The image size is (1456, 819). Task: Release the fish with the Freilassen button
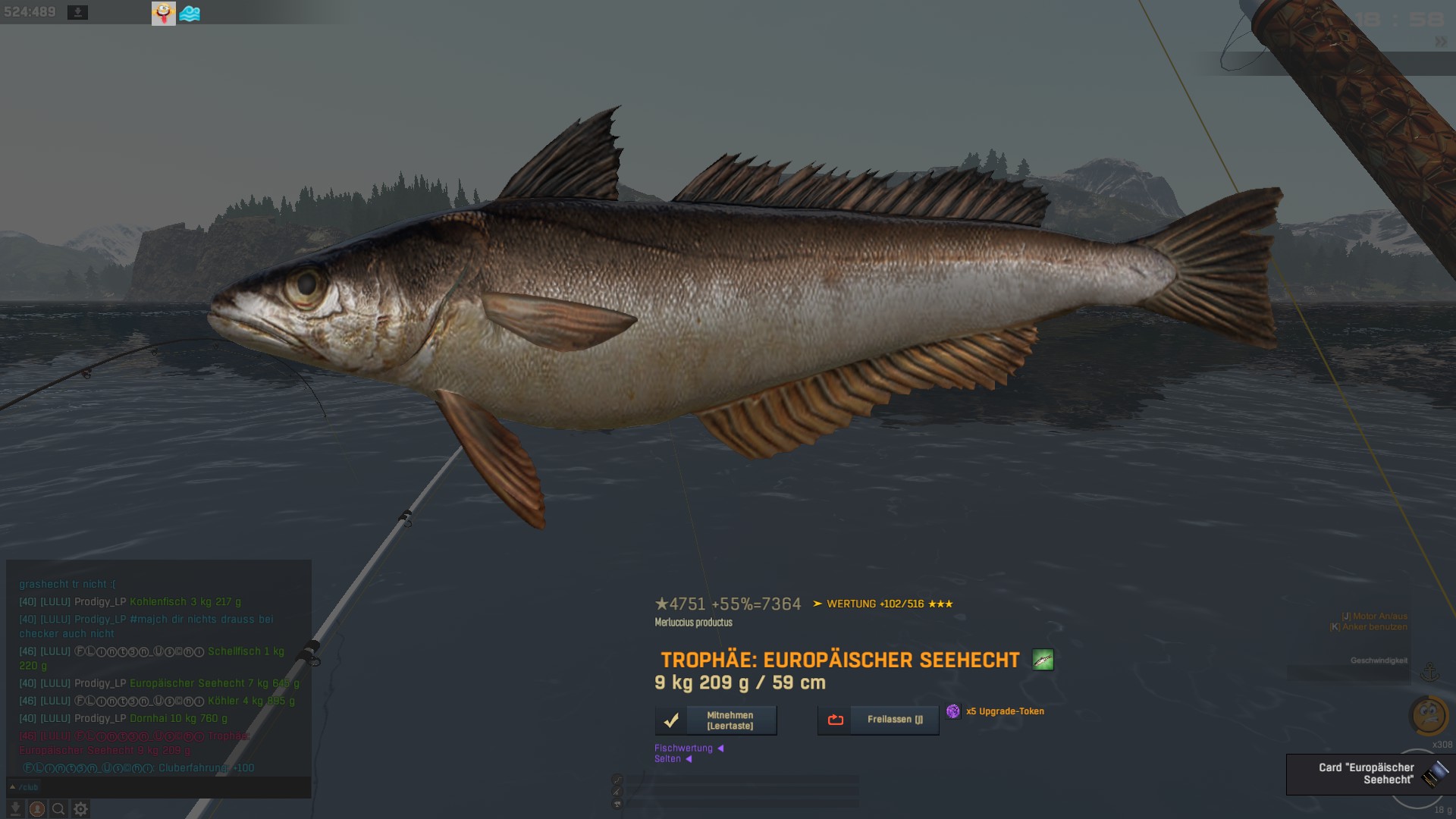click(878, 720)
